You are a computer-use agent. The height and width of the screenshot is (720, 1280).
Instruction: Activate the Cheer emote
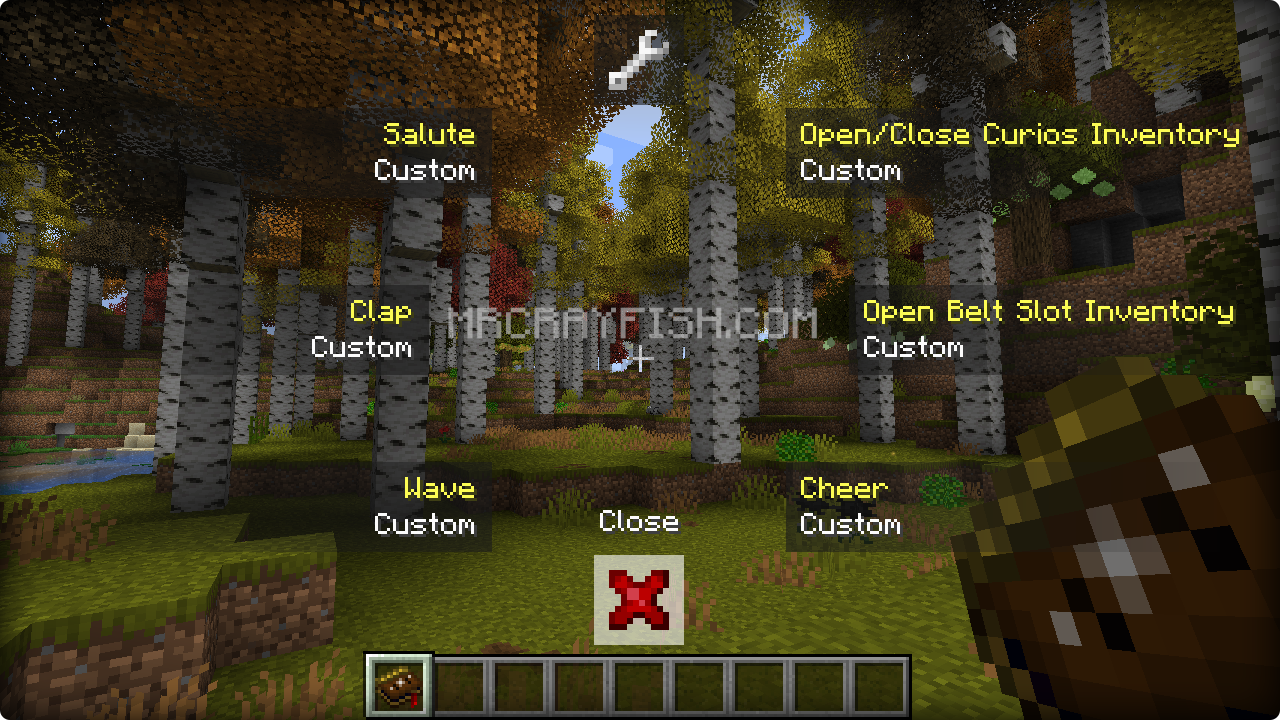coord(850,506)
